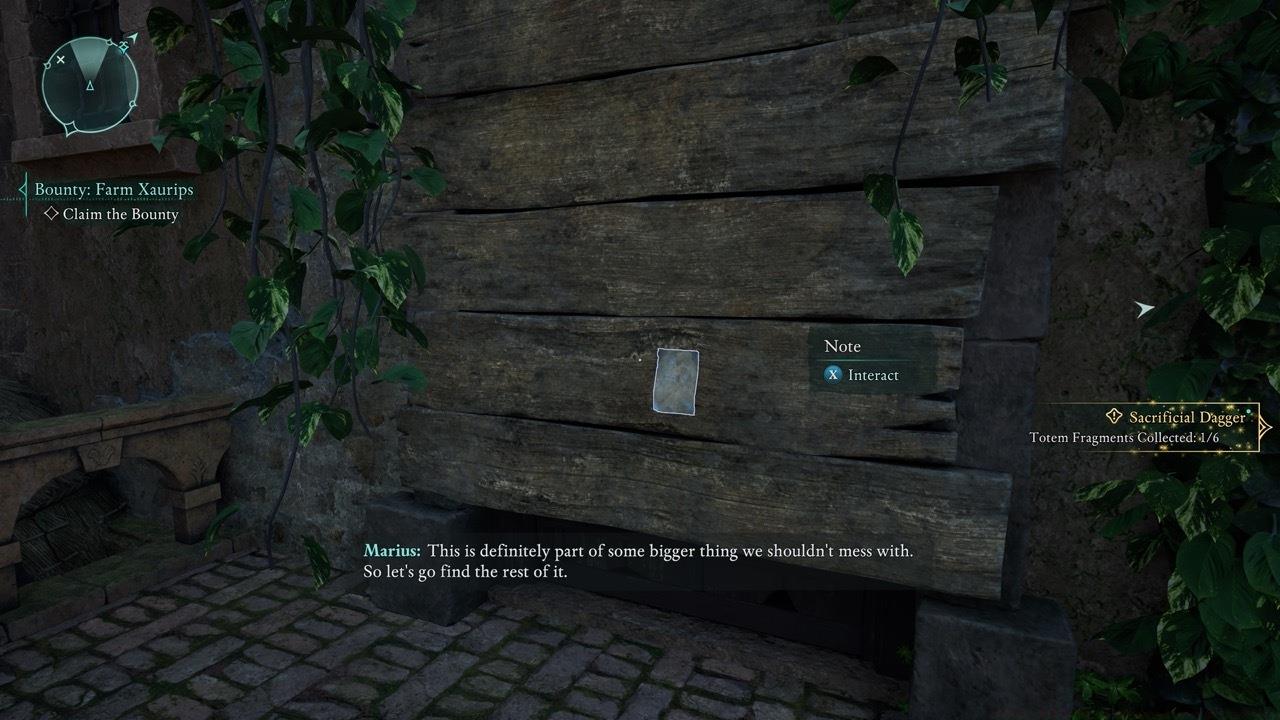Select the diamond compass point below the minimap
1280x720 pixels.
pyautogui.click(x=70, y=128)
